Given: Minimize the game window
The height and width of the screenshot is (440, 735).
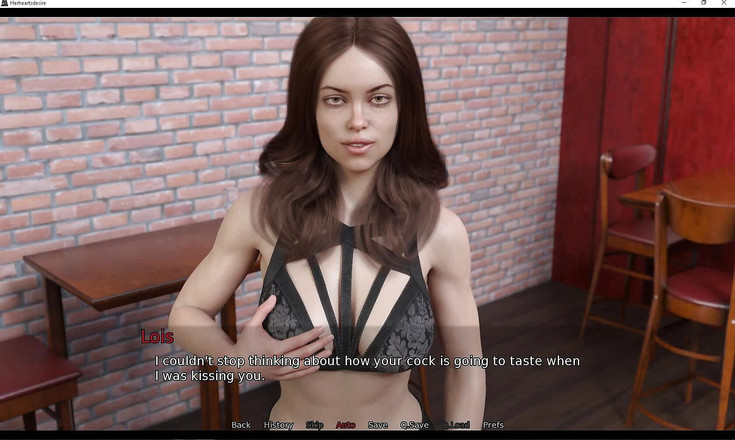Looking at the screenshot, I should (683, 3).
